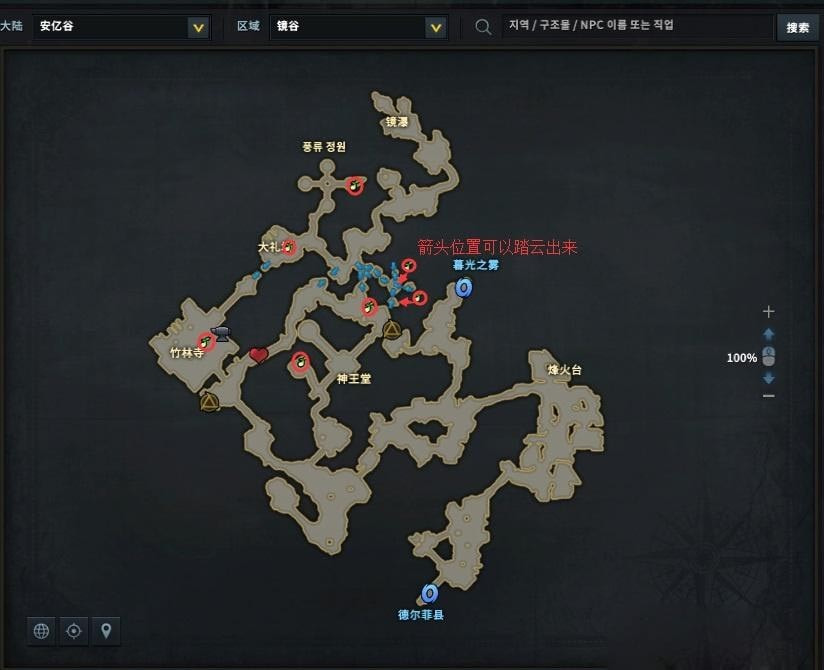Select the anvil repair marker near 竹林寺
Screen dimensions: 824x670
[x=221, y=332]
